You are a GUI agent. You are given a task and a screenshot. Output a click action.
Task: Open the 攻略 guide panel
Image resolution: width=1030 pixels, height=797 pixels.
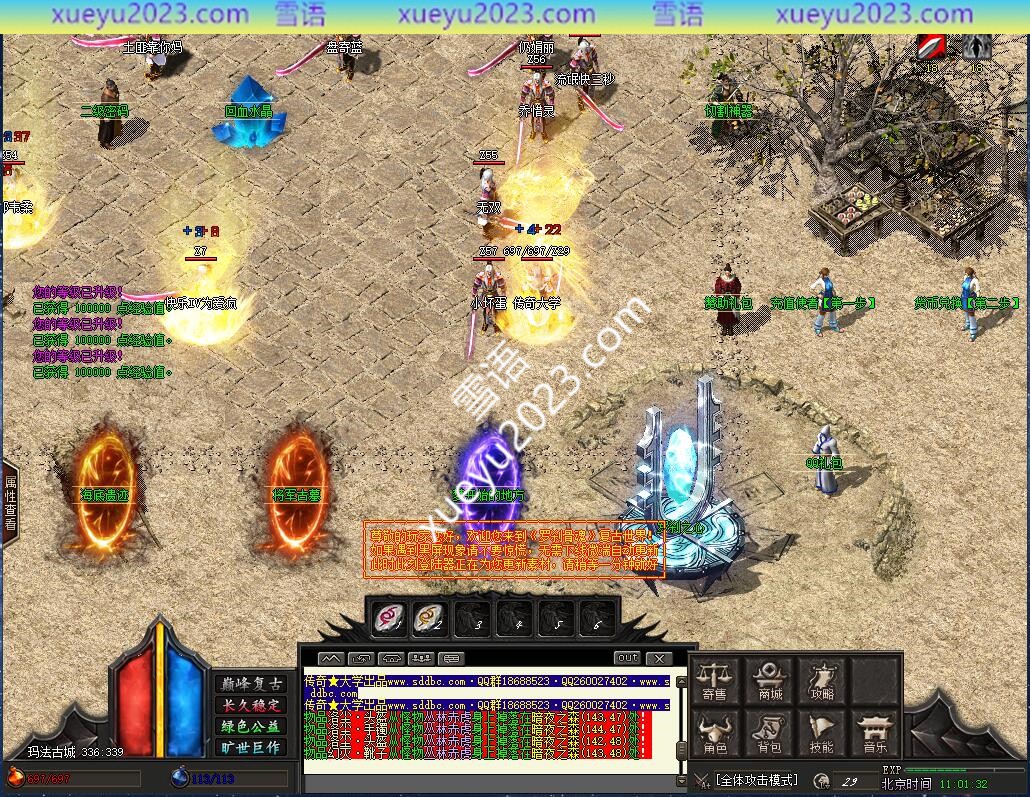pyautogui.click(x=822, y=681)
